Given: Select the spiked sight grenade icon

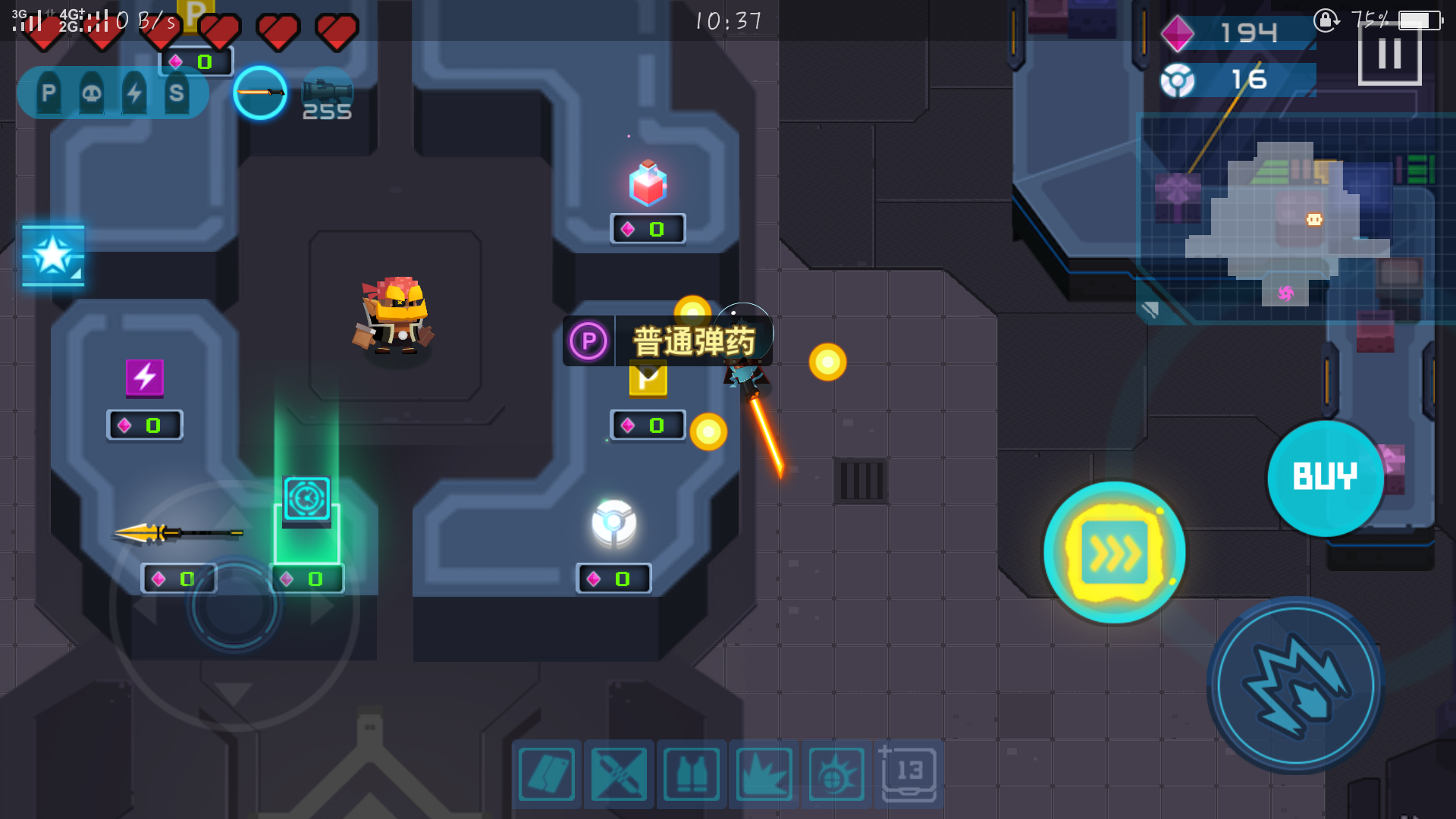Looking at the screenshot, I should tap(836, 774).
